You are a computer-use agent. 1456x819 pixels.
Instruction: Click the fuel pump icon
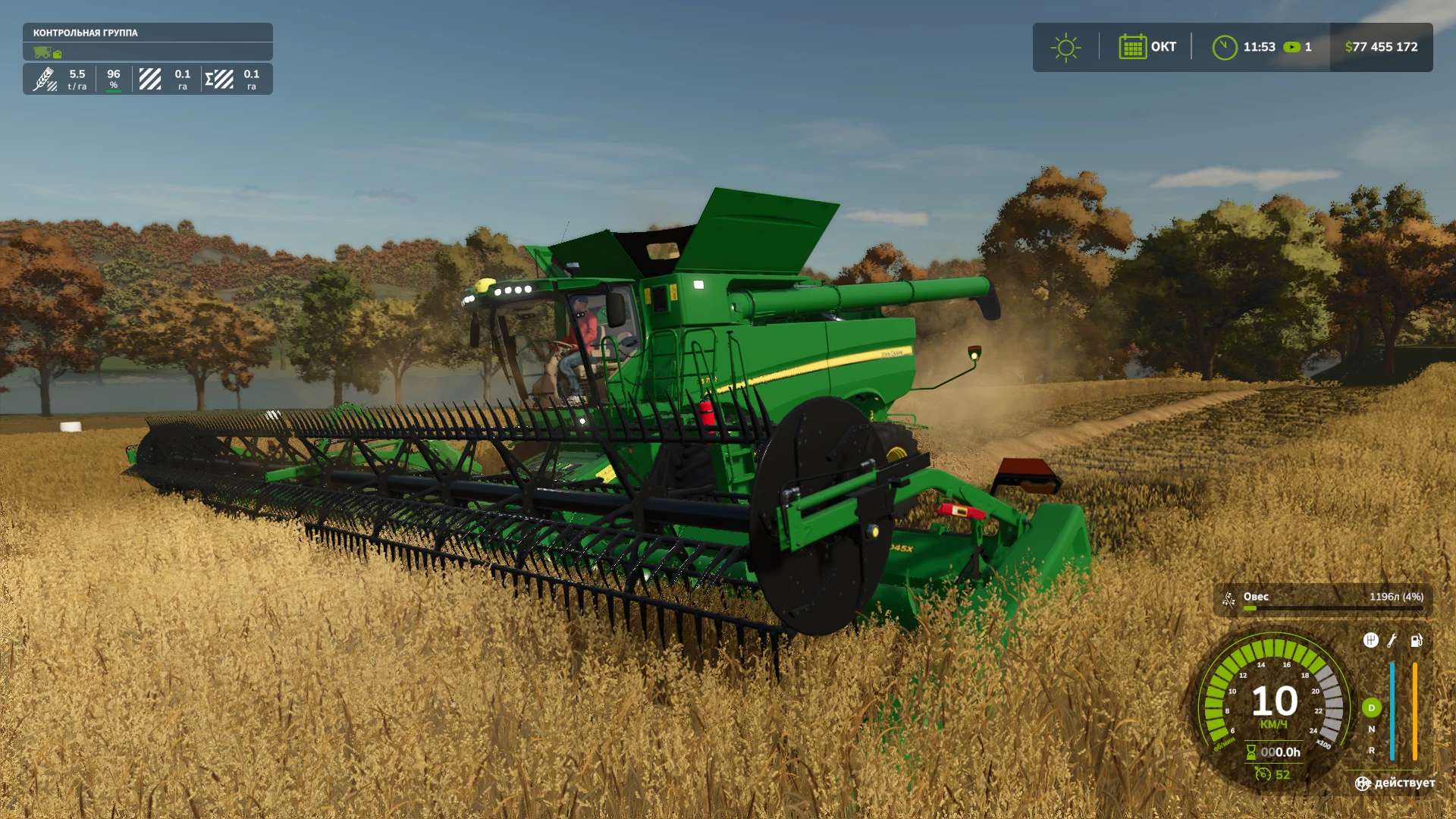1416,640
